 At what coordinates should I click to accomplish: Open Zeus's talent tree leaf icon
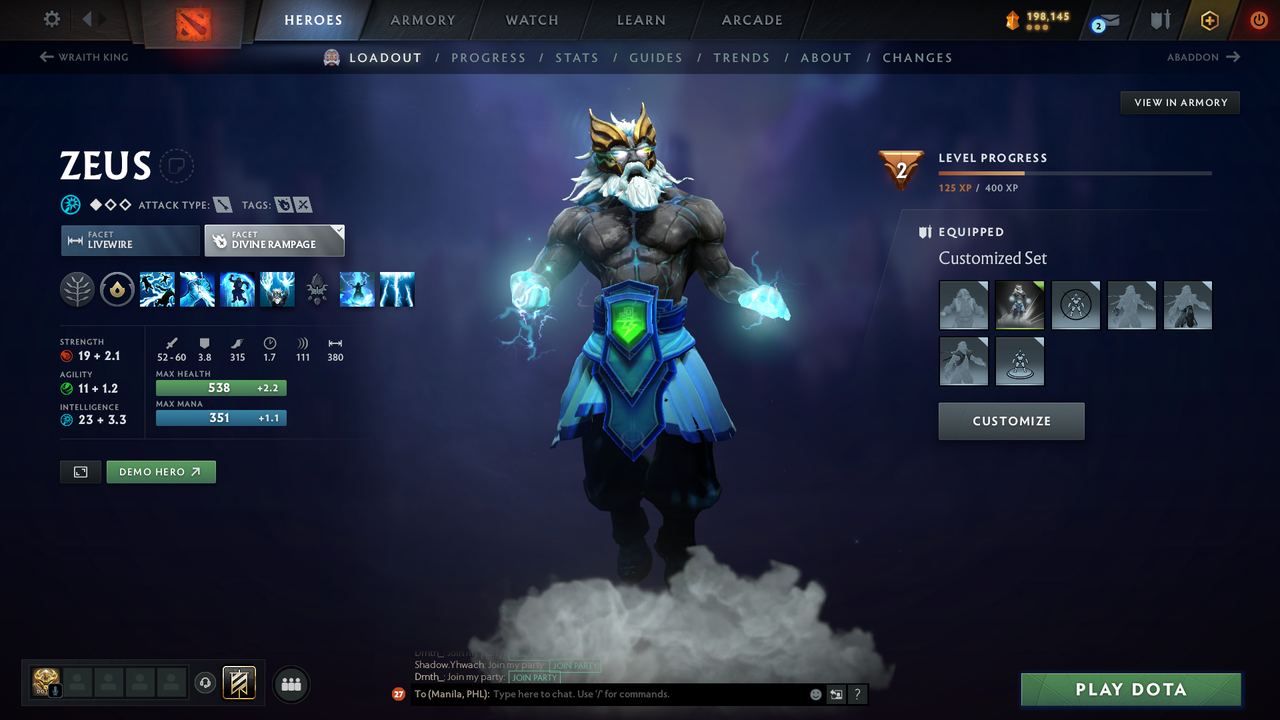click(77, 289)
